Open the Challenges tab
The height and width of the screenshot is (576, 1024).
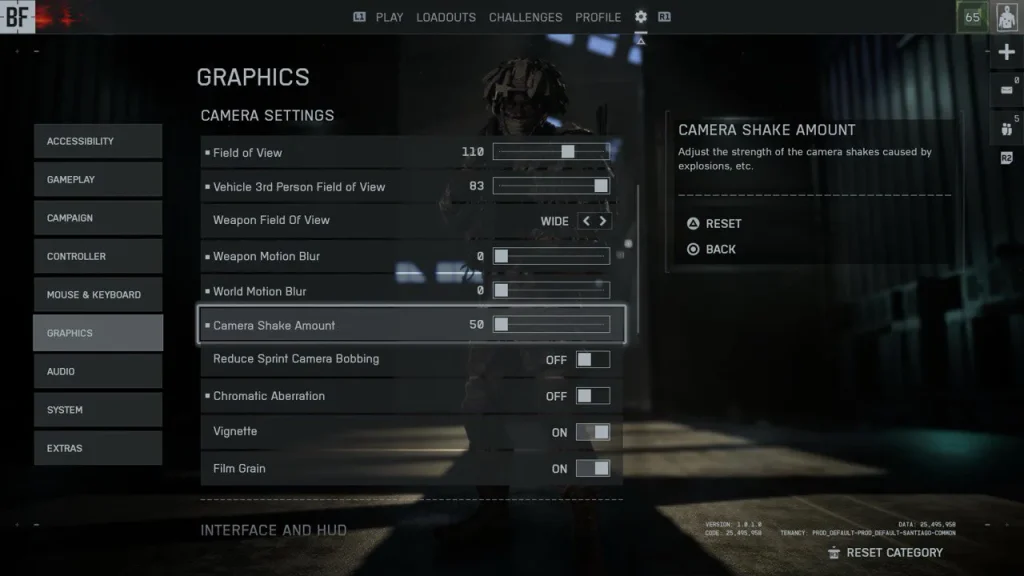coord(525,17)
